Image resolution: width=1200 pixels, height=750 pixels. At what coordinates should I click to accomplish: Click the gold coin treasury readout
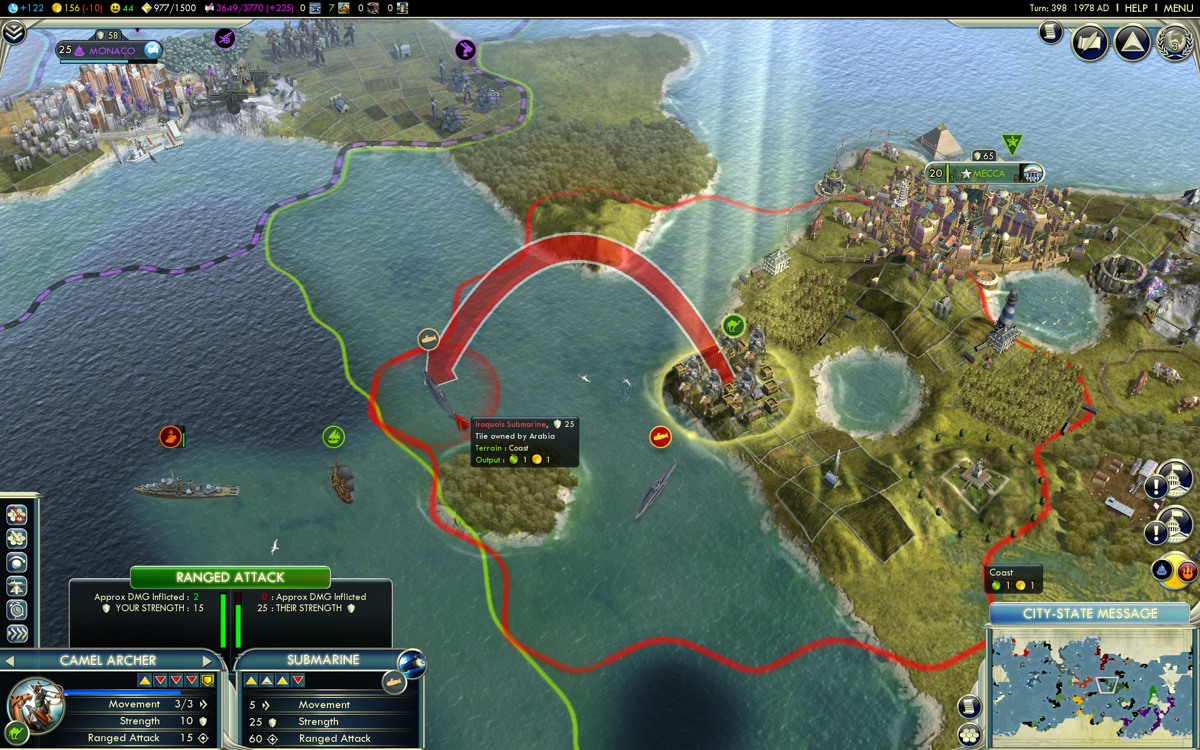77,8
